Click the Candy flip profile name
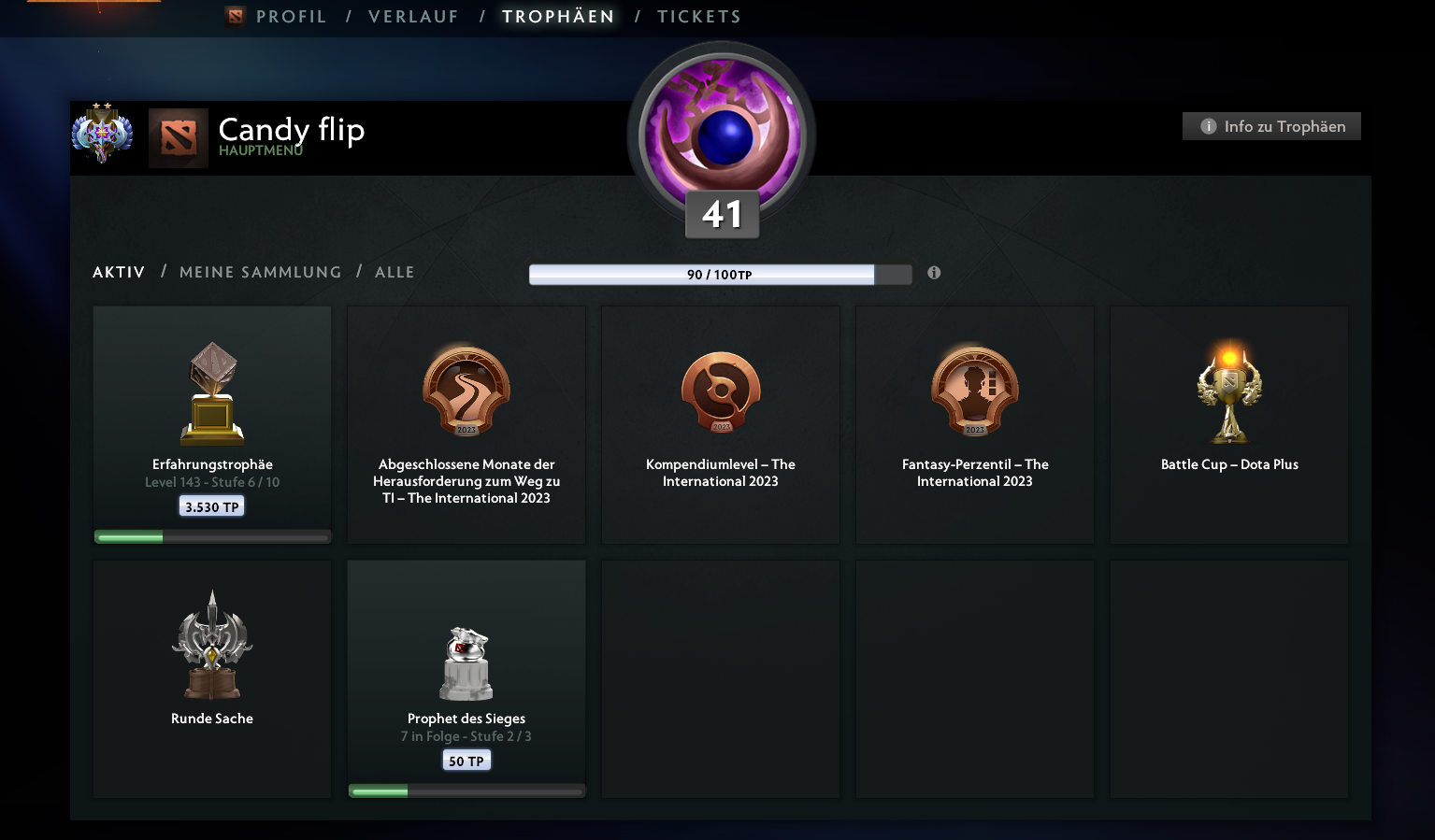Screen dimensions: 1435x840 291,131
